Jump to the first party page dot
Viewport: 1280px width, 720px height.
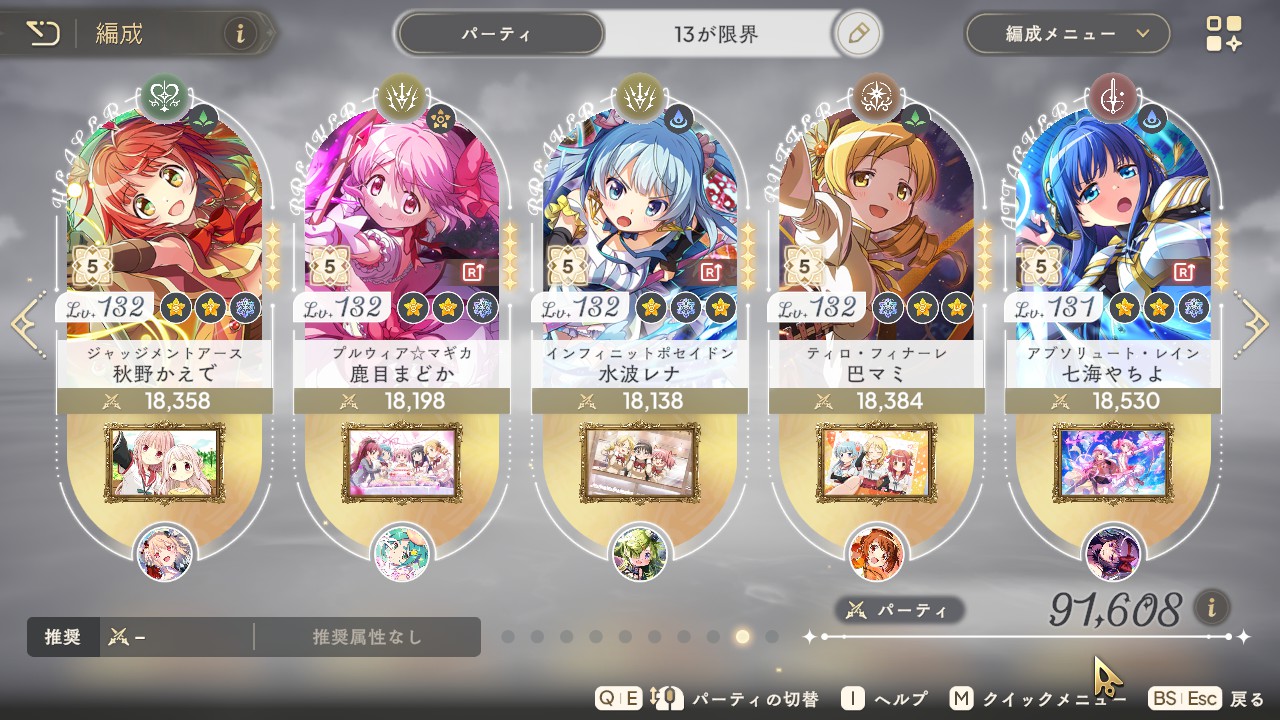pos(508,636)
